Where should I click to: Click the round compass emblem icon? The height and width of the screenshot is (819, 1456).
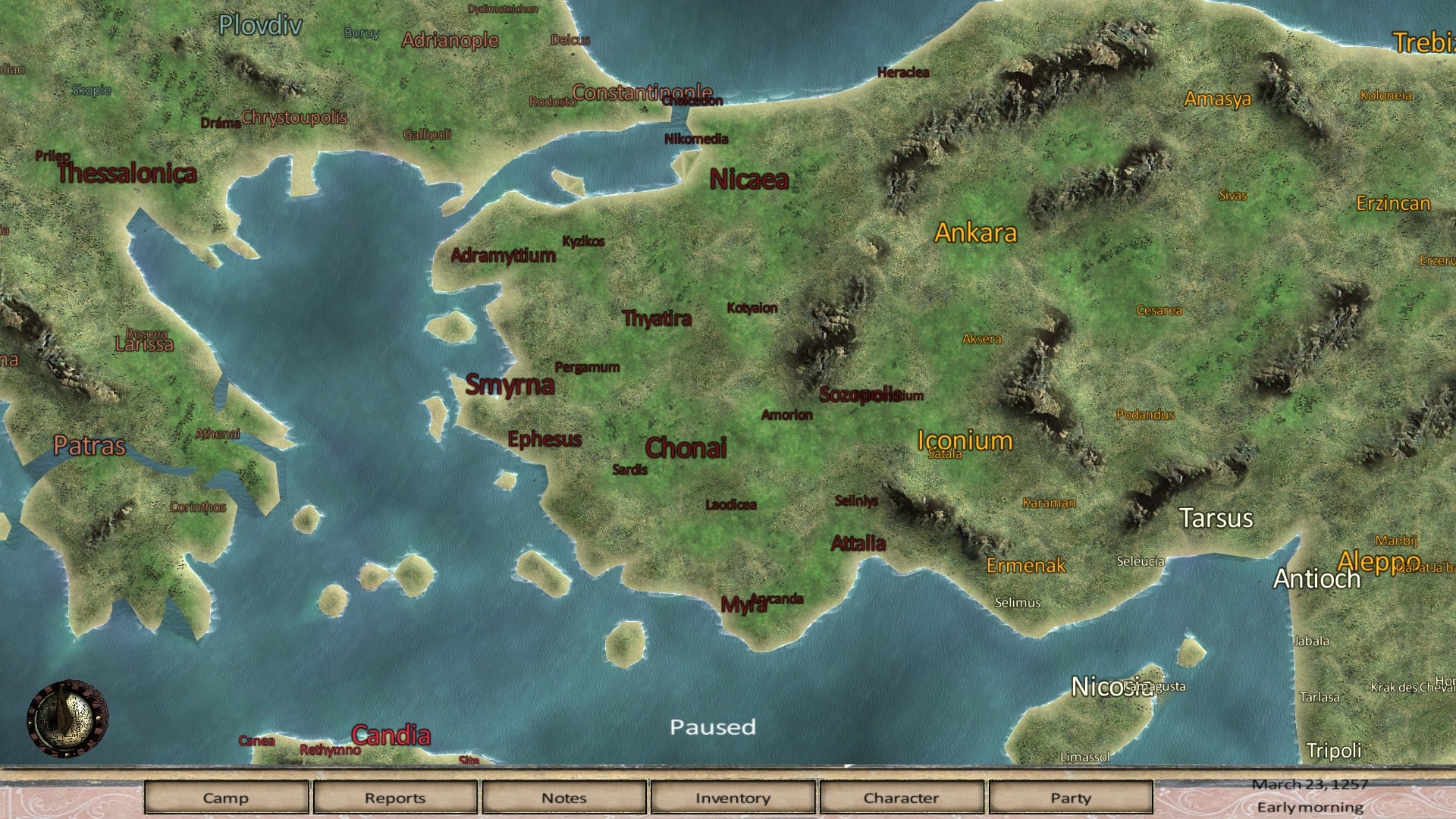pos(67,717)
